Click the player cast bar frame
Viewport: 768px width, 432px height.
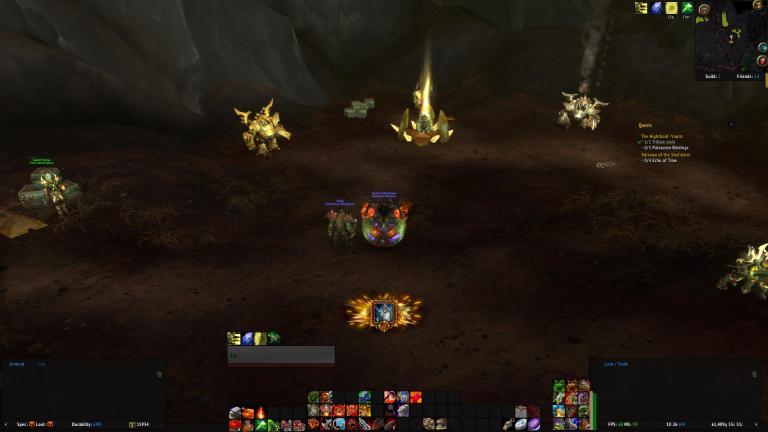pos(281,355)
